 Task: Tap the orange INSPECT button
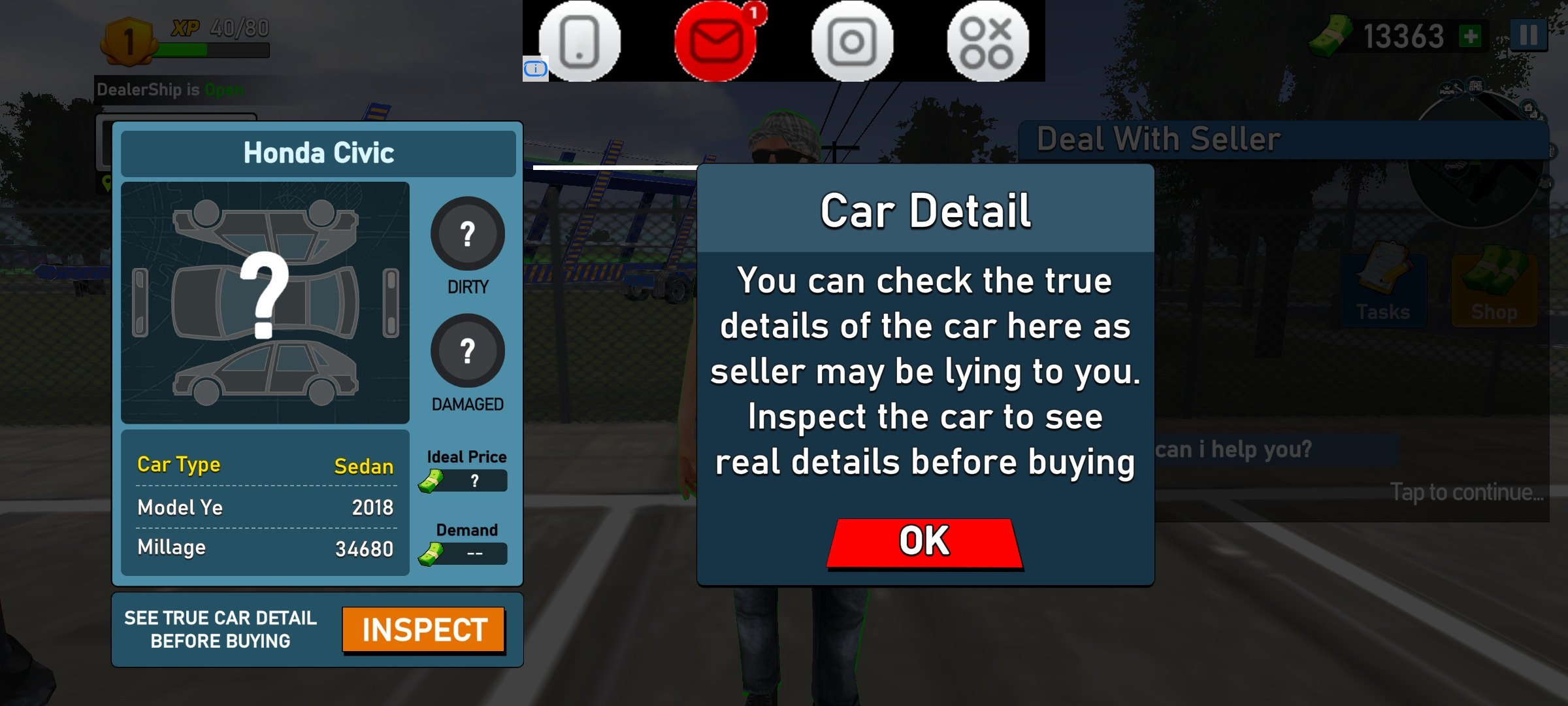[x=424, y=630]
